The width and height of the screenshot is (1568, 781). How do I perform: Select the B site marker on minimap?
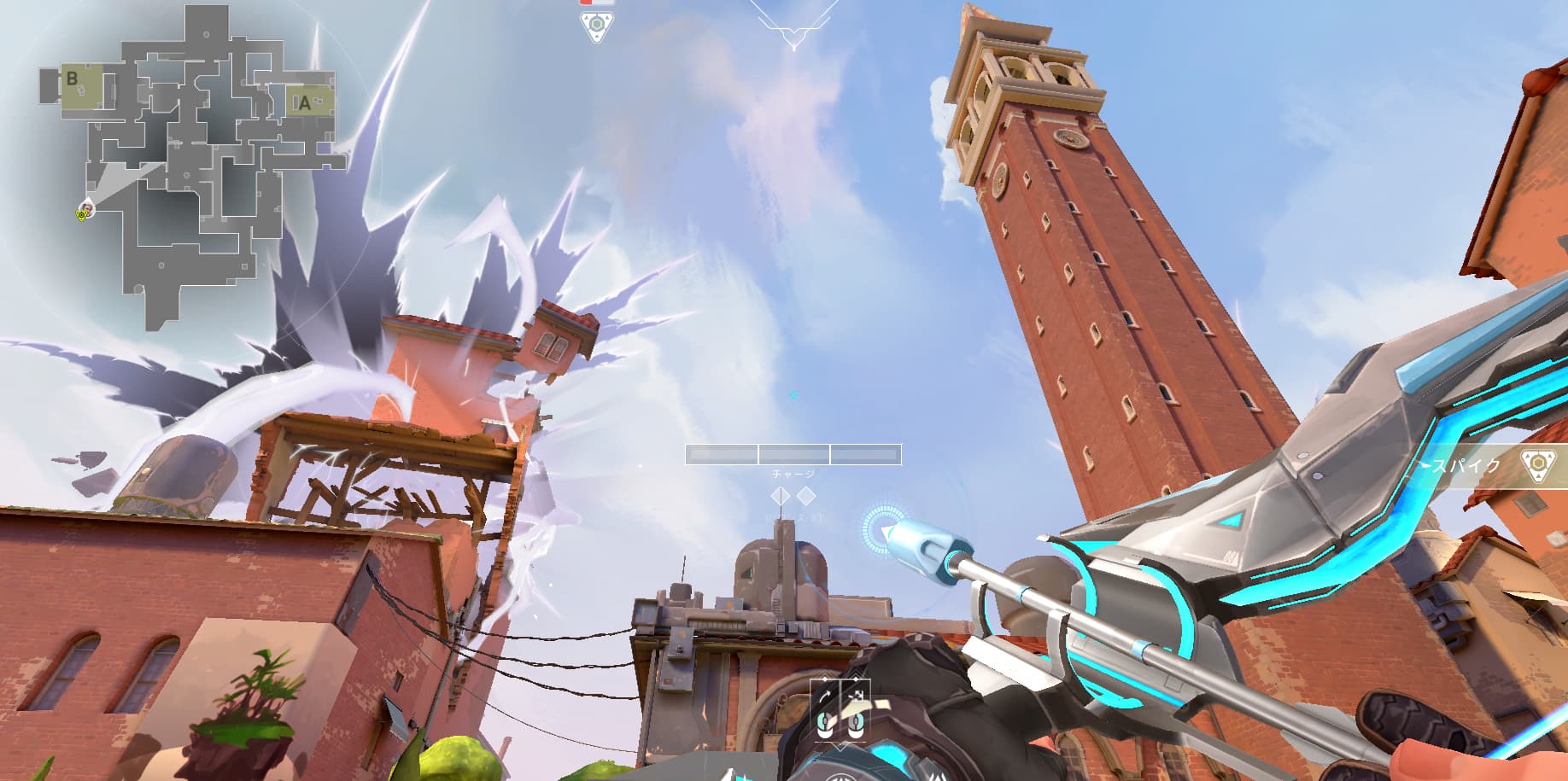point(73,79)
